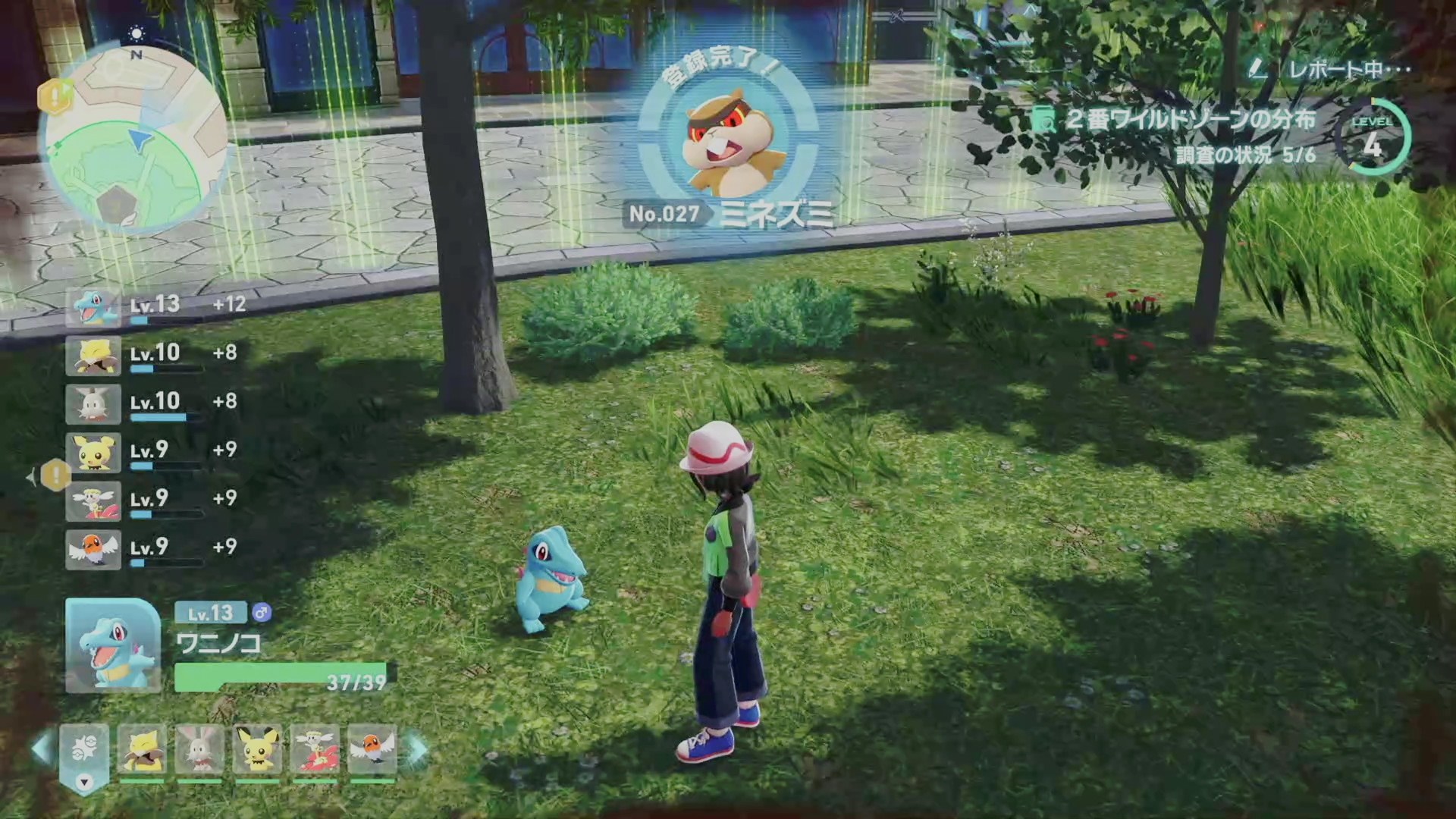Pick Pichu's Lv.9 experience row
This screenshot has height=819, width=1456.
(x=155, y=452)
